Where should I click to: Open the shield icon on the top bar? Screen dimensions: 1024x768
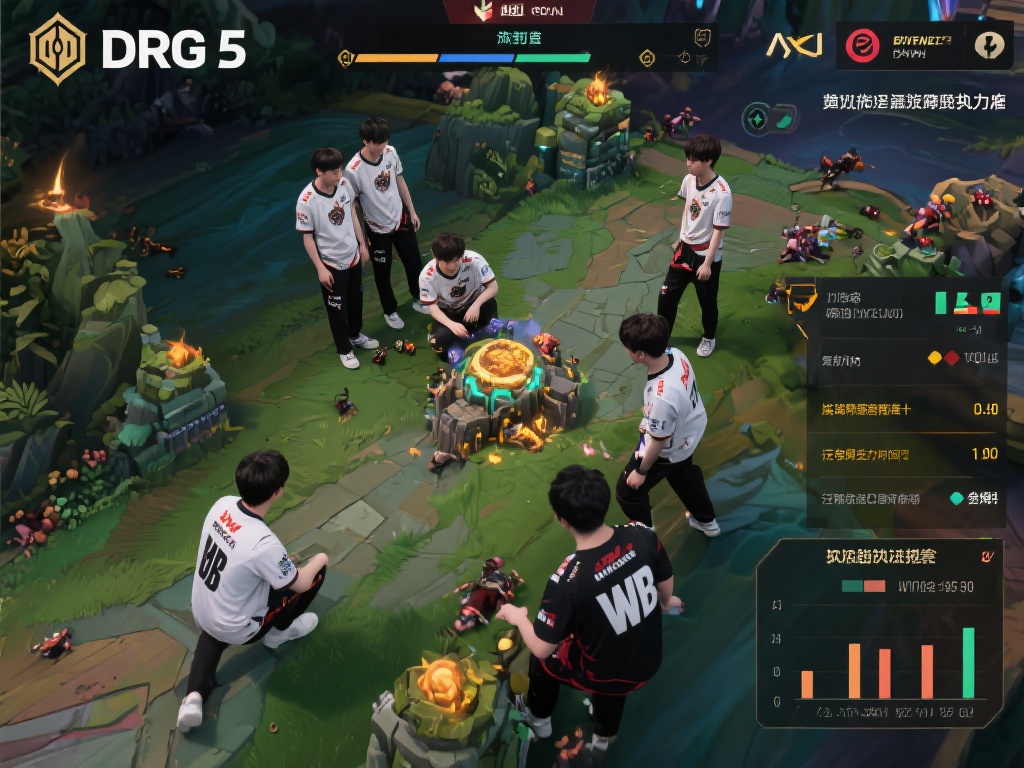click(x=703, y=38)
